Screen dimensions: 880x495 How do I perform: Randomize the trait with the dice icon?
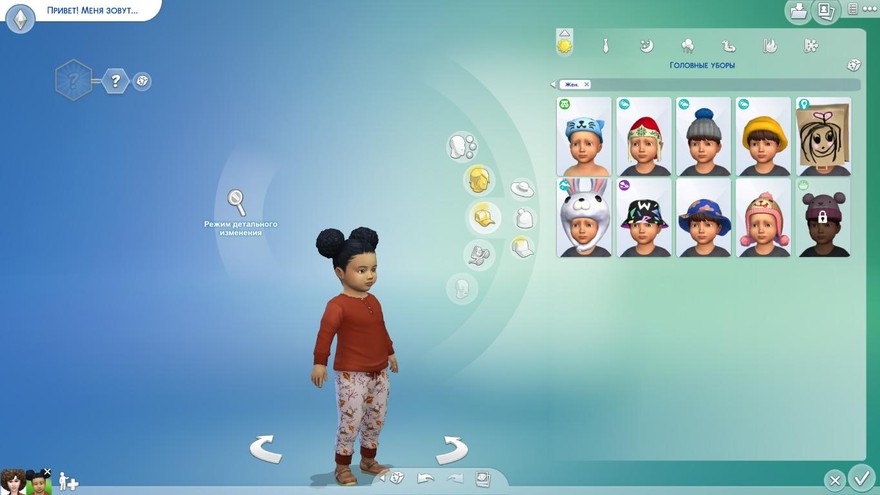click(x=143, y=81)
